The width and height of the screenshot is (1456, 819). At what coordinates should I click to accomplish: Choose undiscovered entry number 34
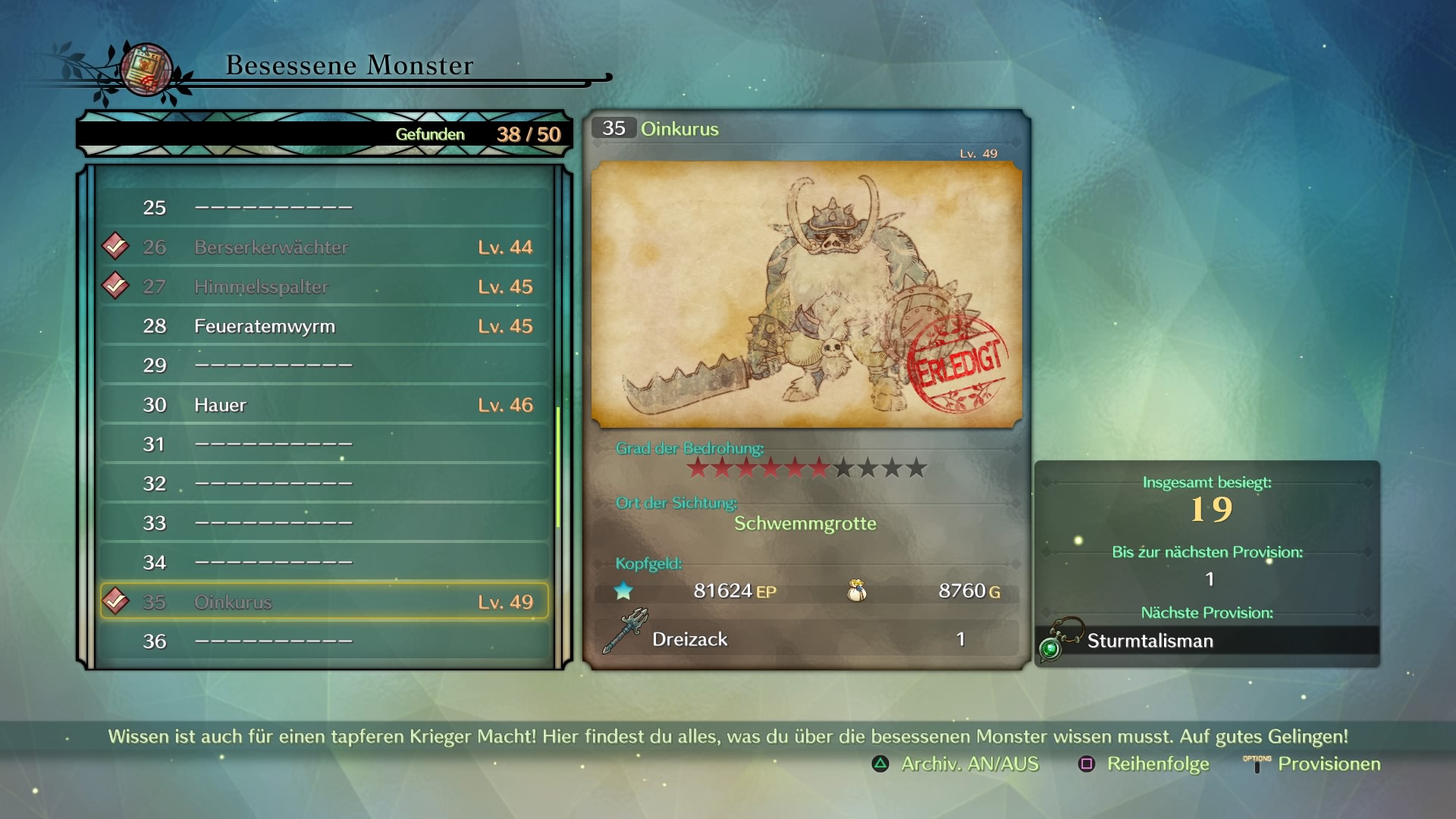[x=325, y=563]
